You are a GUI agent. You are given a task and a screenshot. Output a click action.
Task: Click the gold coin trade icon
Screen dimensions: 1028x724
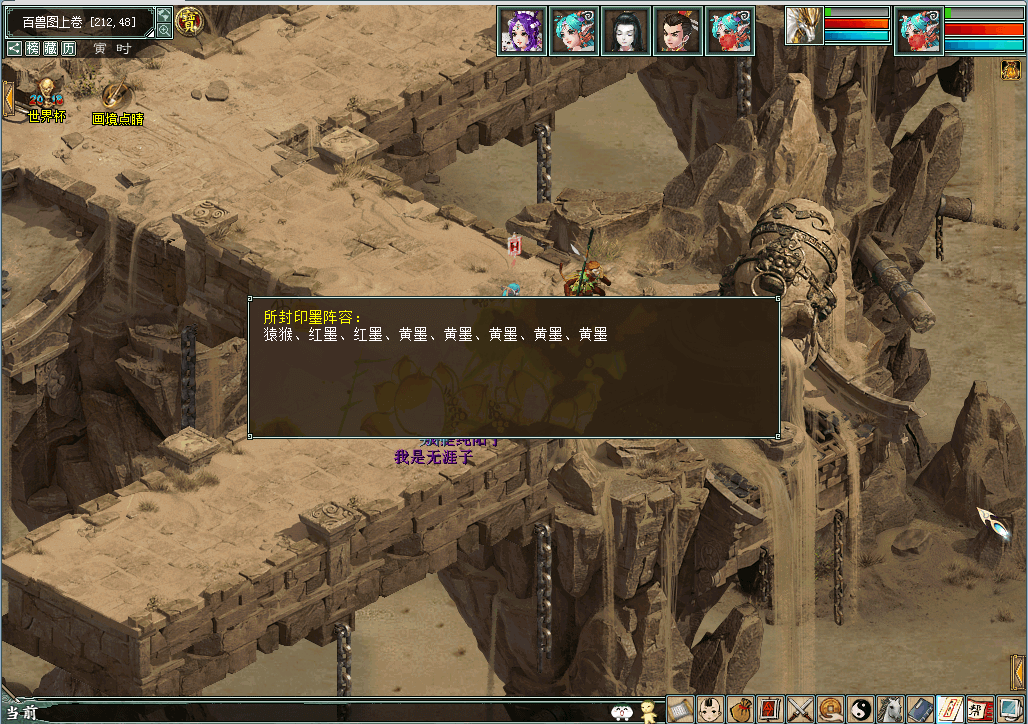pyautogui.click(x=830, y=709)
